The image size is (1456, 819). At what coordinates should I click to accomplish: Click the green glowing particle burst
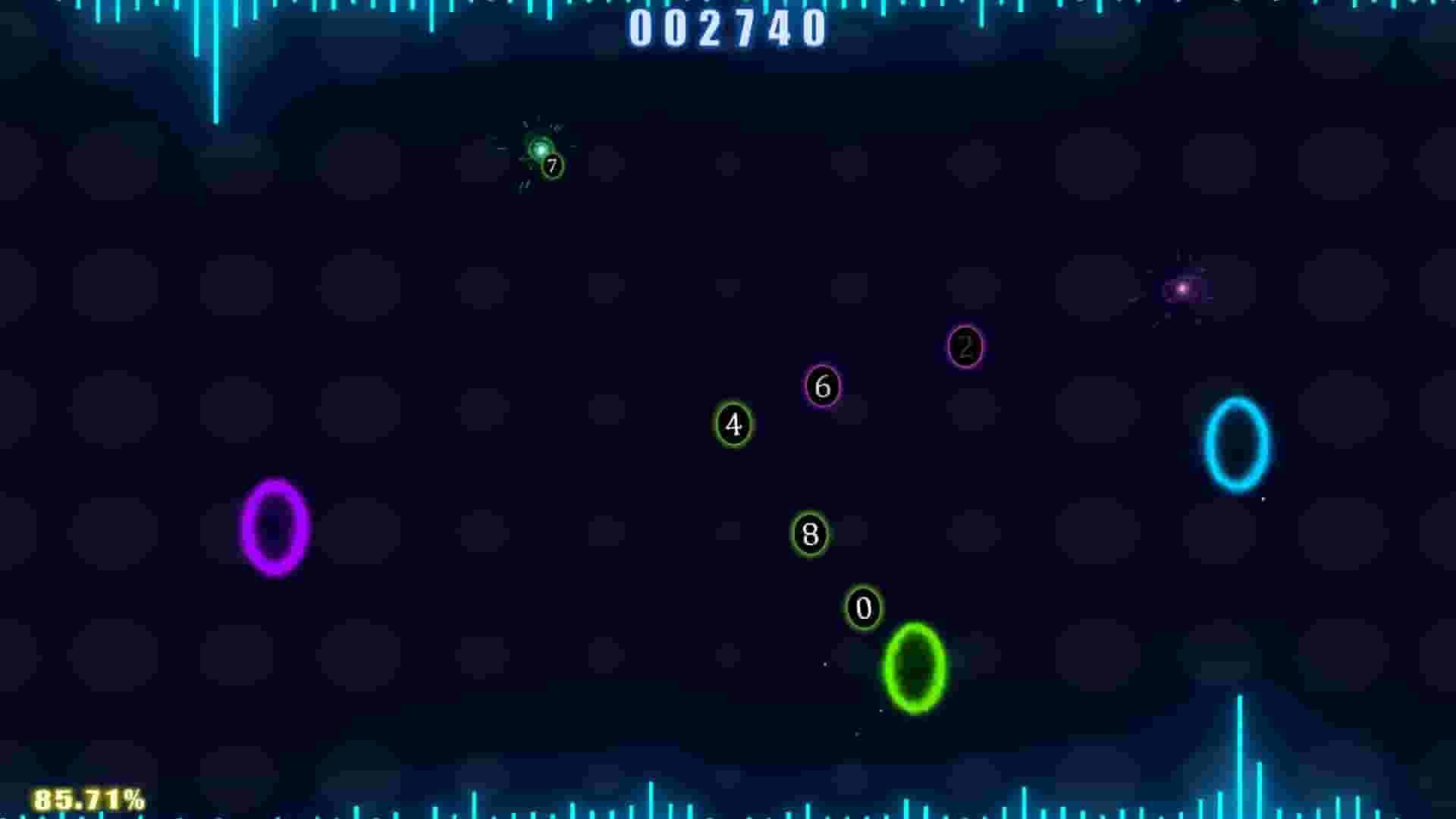tap(540, 149)
